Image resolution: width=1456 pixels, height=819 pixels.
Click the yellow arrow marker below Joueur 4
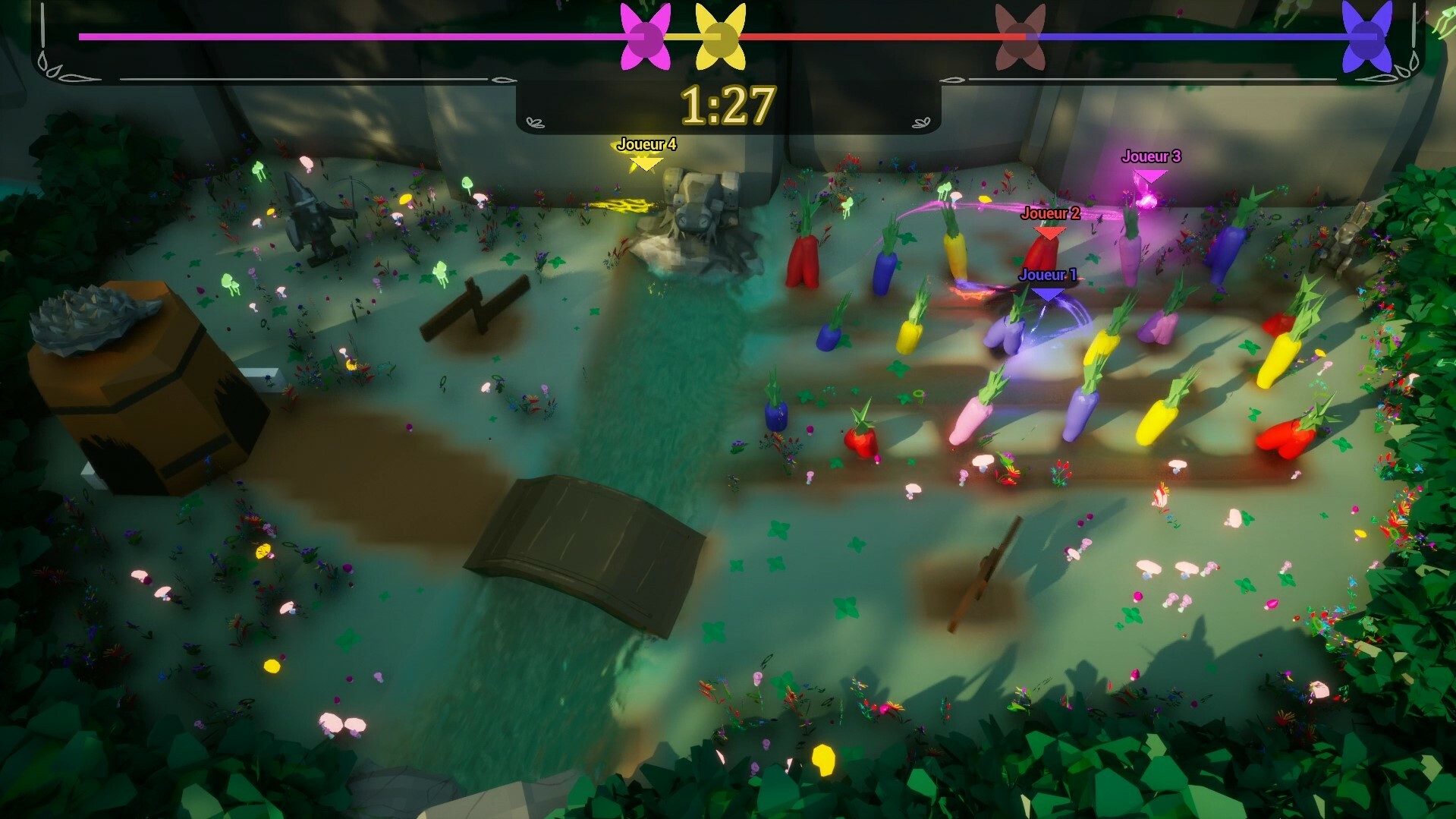coord(645,162)
